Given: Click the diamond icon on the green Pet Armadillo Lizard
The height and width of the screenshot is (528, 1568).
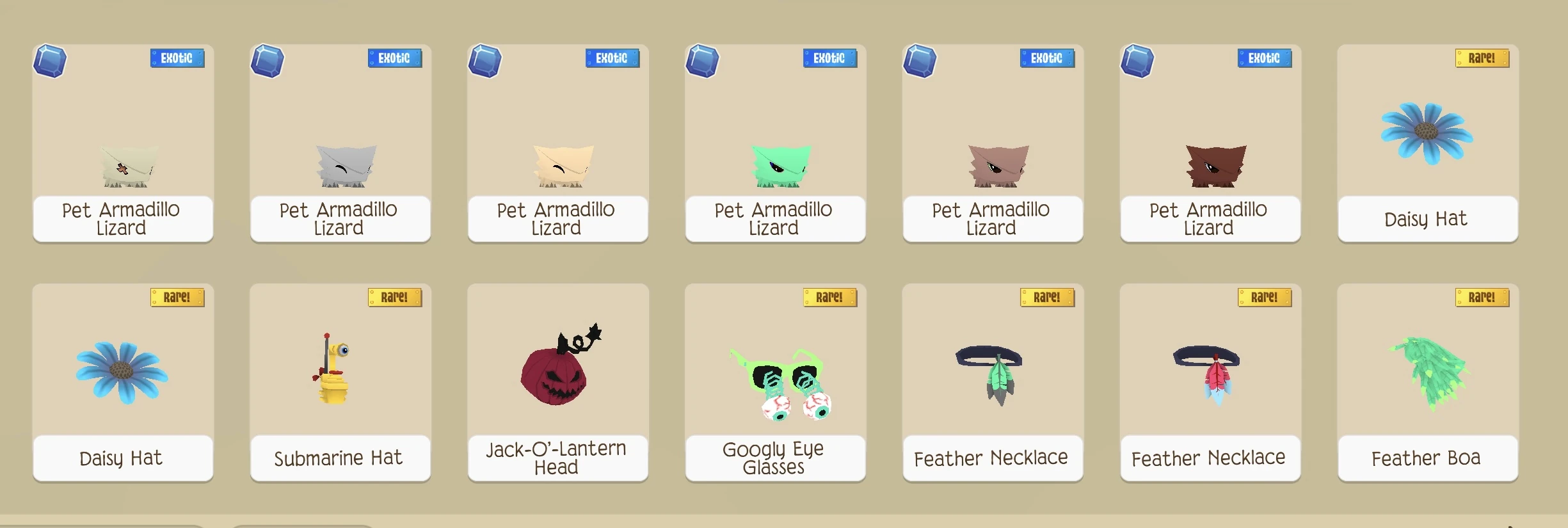Looking at the screenshot, I should 703,61.
